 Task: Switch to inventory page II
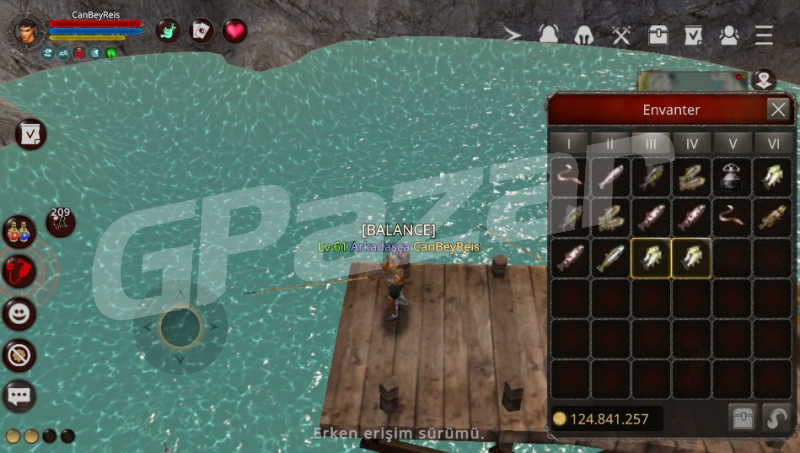[x=610, y=144]
